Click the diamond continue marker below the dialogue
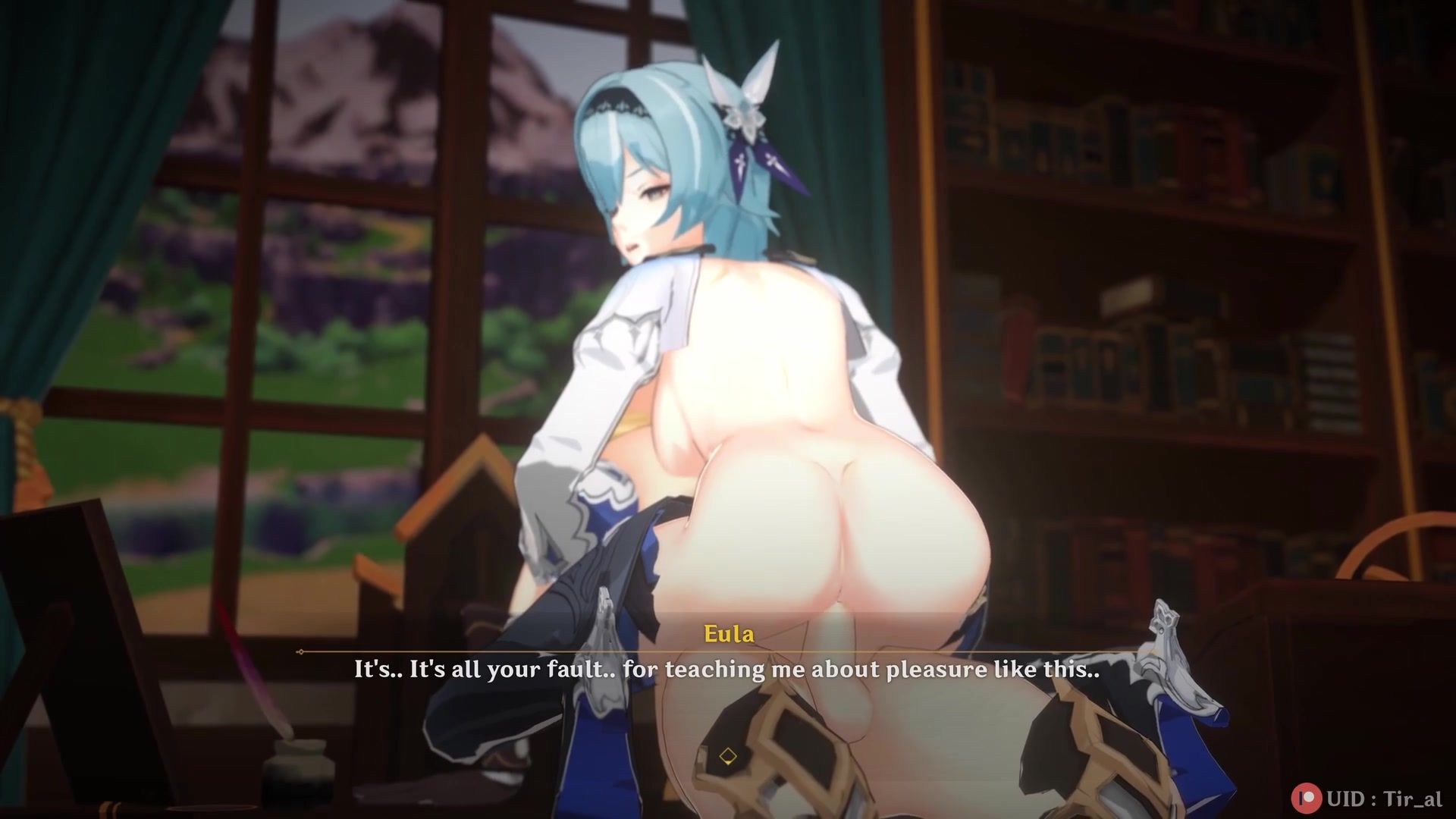Viewport: 1456px width, 819px height. pos(728,756)
